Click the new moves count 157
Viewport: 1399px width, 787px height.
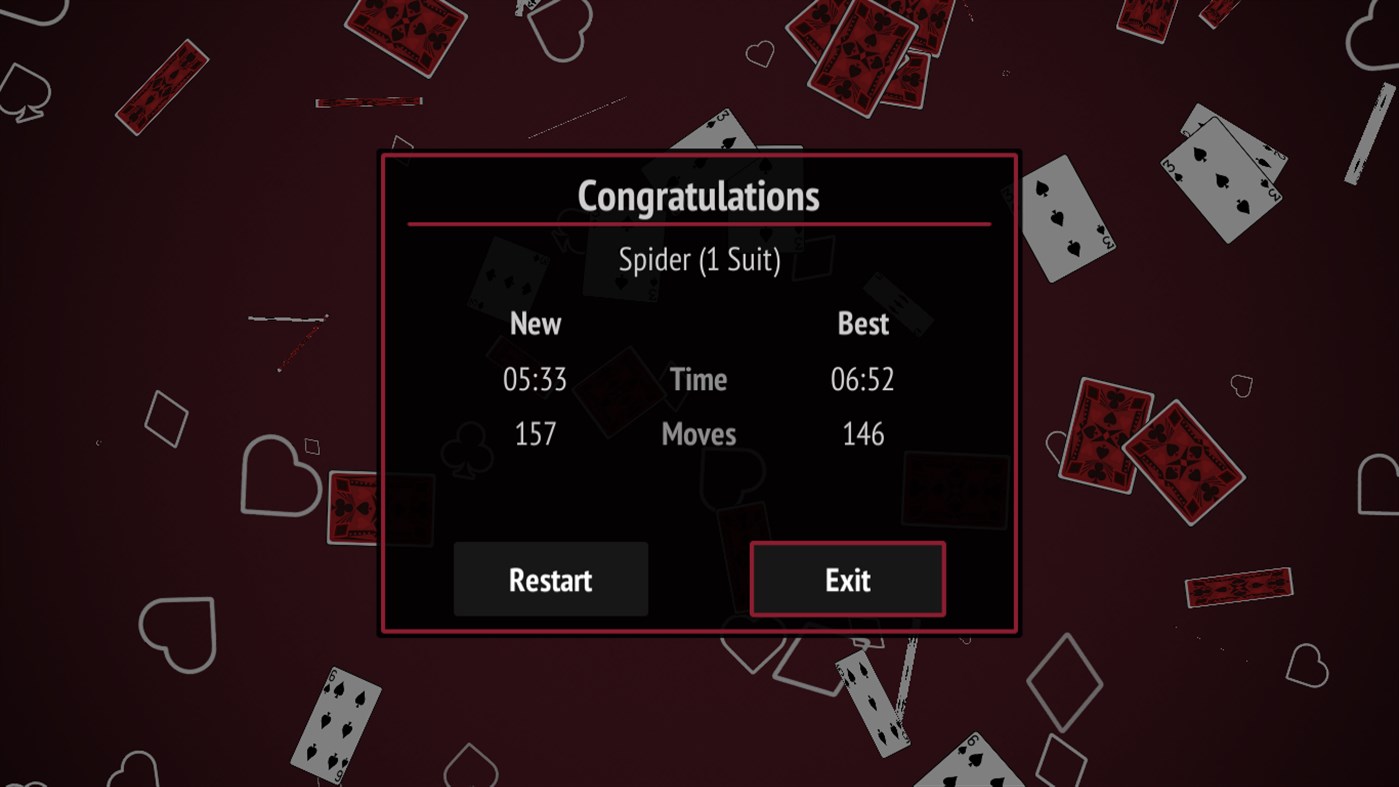coord(535,433)
